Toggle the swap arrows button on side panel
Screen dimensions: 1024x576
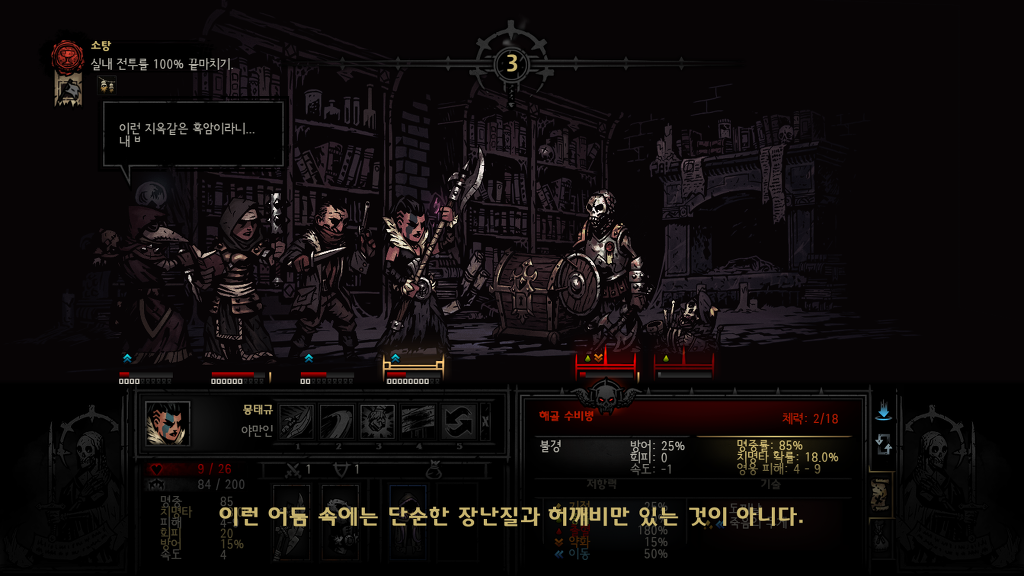[883, 445]
